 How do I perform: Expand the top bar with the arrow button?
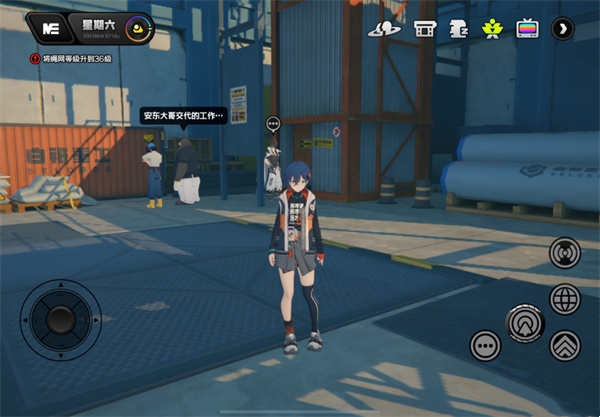tap(563, 28)
